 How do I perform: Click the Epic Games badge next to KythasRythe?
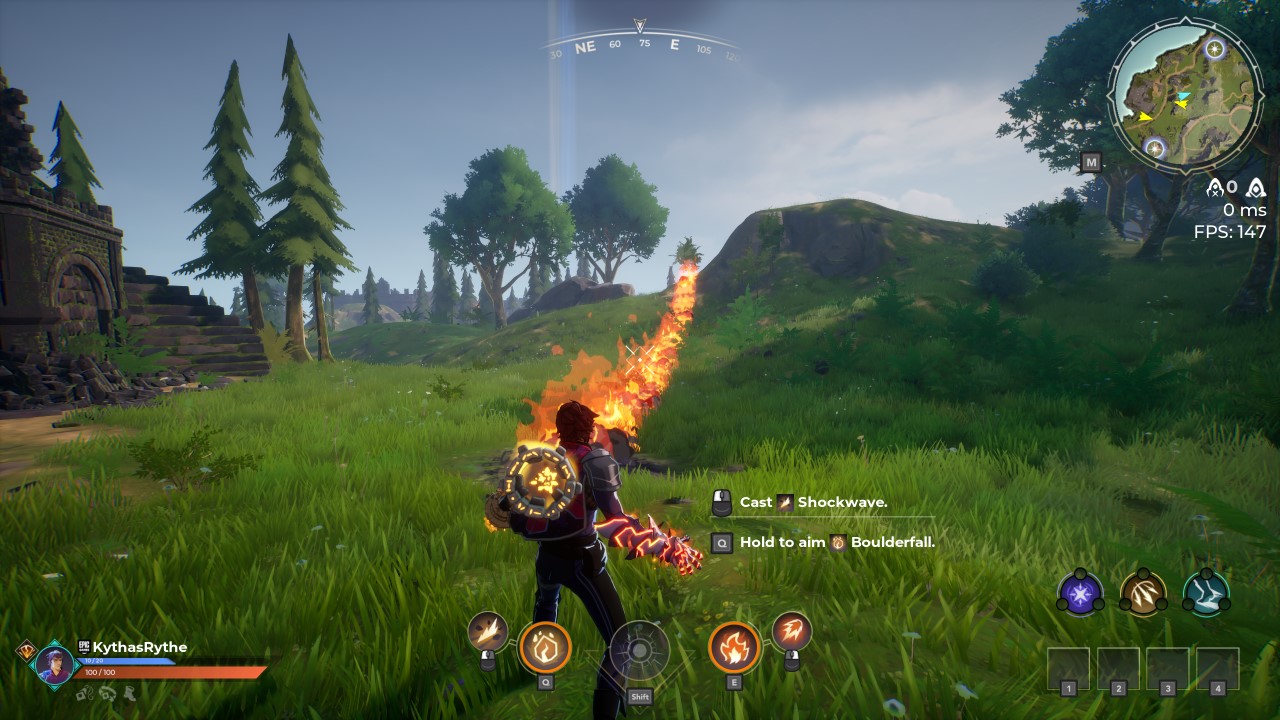click(83, 647)
